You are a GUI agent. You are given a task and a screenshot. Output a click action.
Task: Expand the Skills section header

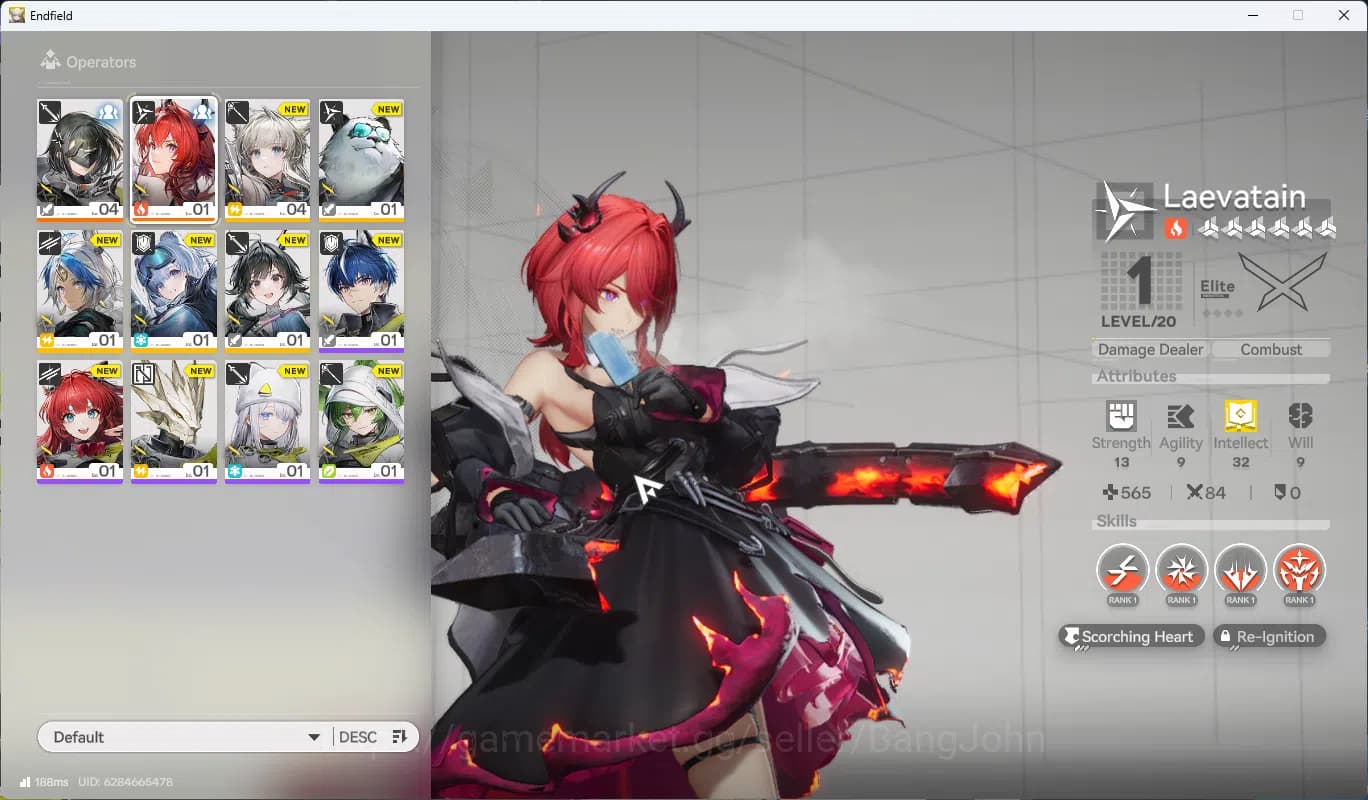(1116, 521)
